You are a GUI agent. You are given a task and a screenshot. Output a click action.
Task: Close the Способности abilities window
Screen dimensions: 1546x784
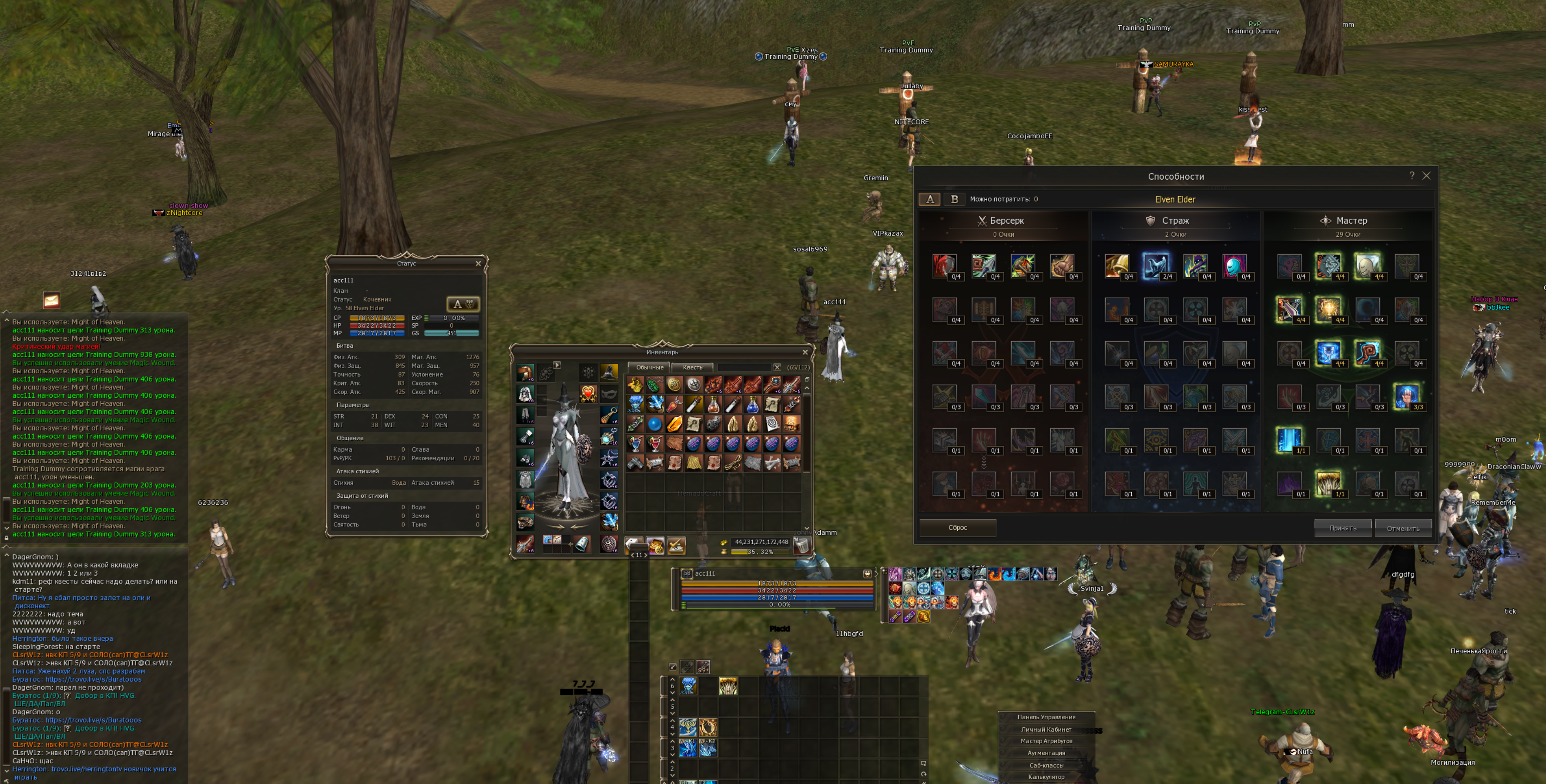pyautogui.click(x=1426, y=176)
